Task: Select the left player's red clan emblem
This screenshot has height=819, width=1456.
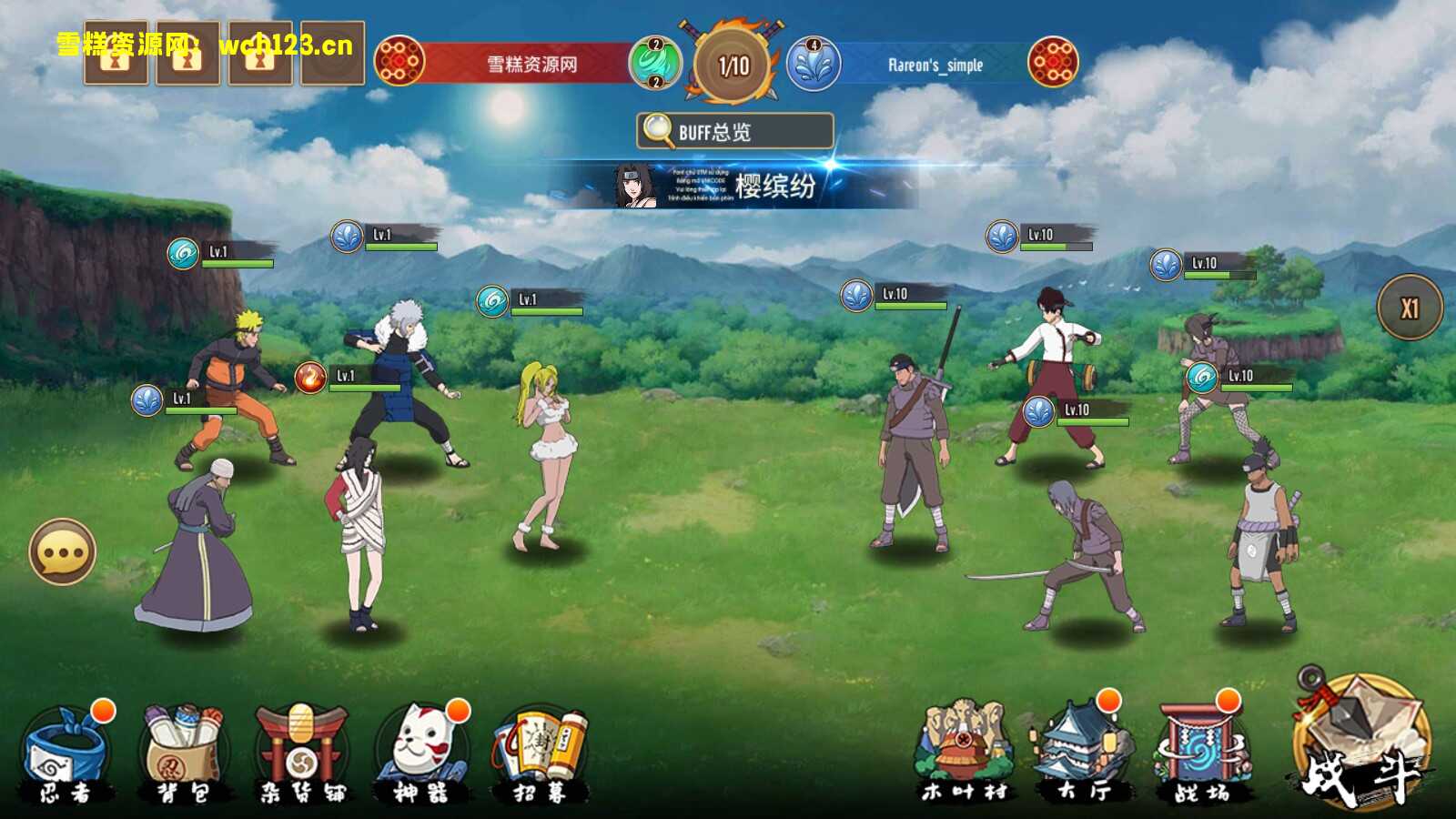Action: click(x=399, y=62)
